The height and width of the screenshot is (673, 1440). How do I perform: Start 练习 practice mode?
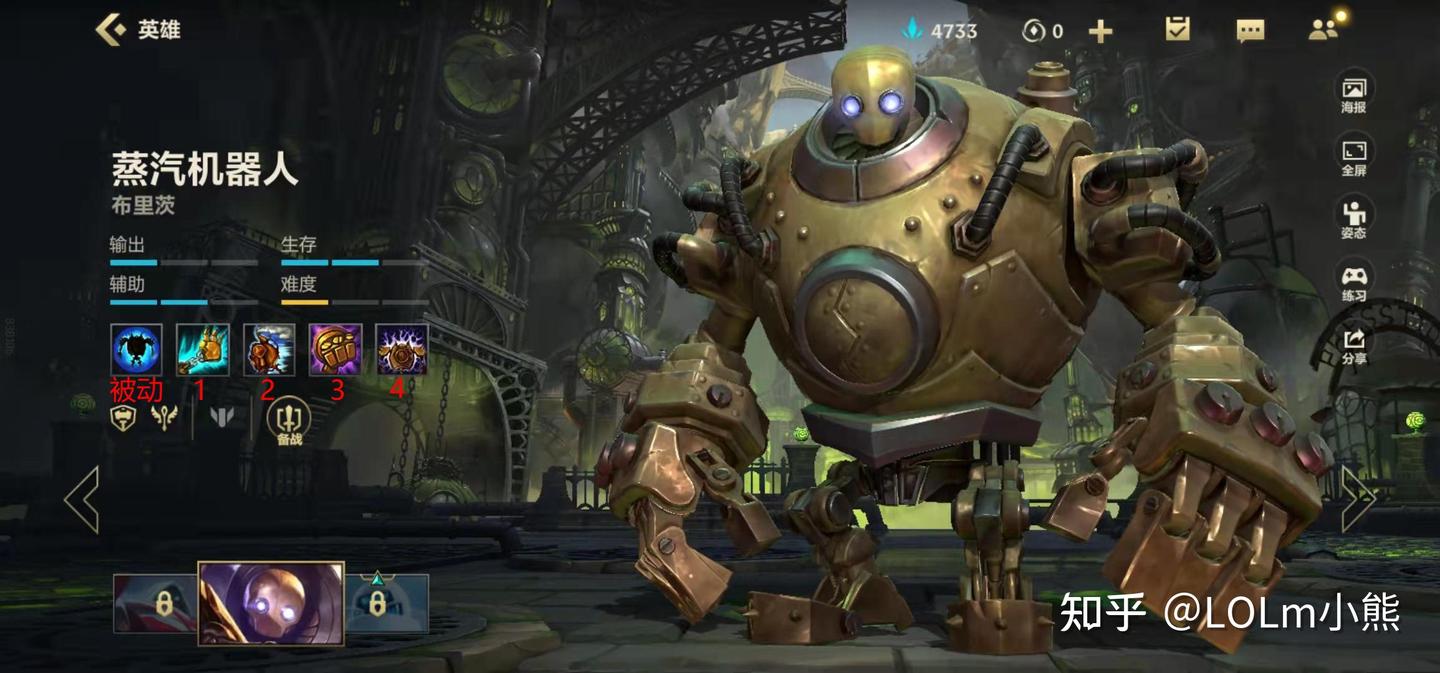1354,282
